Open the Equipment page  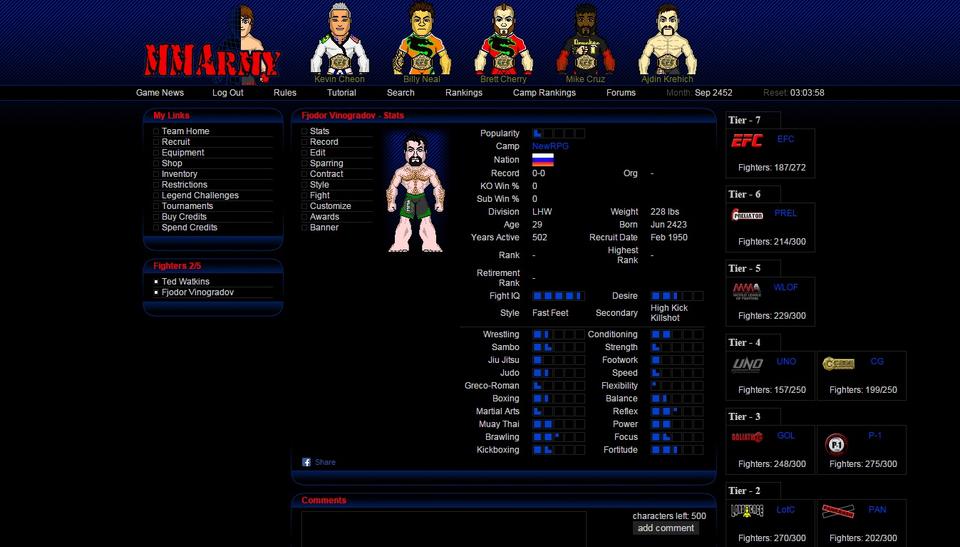183,153
